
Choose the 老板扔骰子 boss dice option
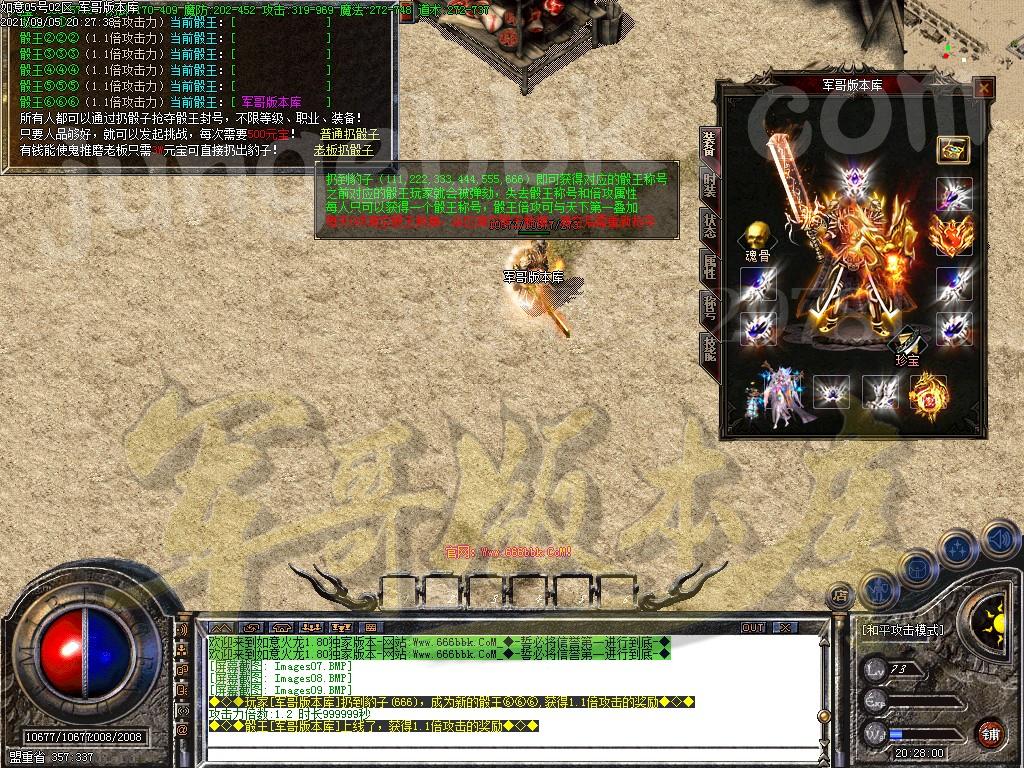point(343,150)
